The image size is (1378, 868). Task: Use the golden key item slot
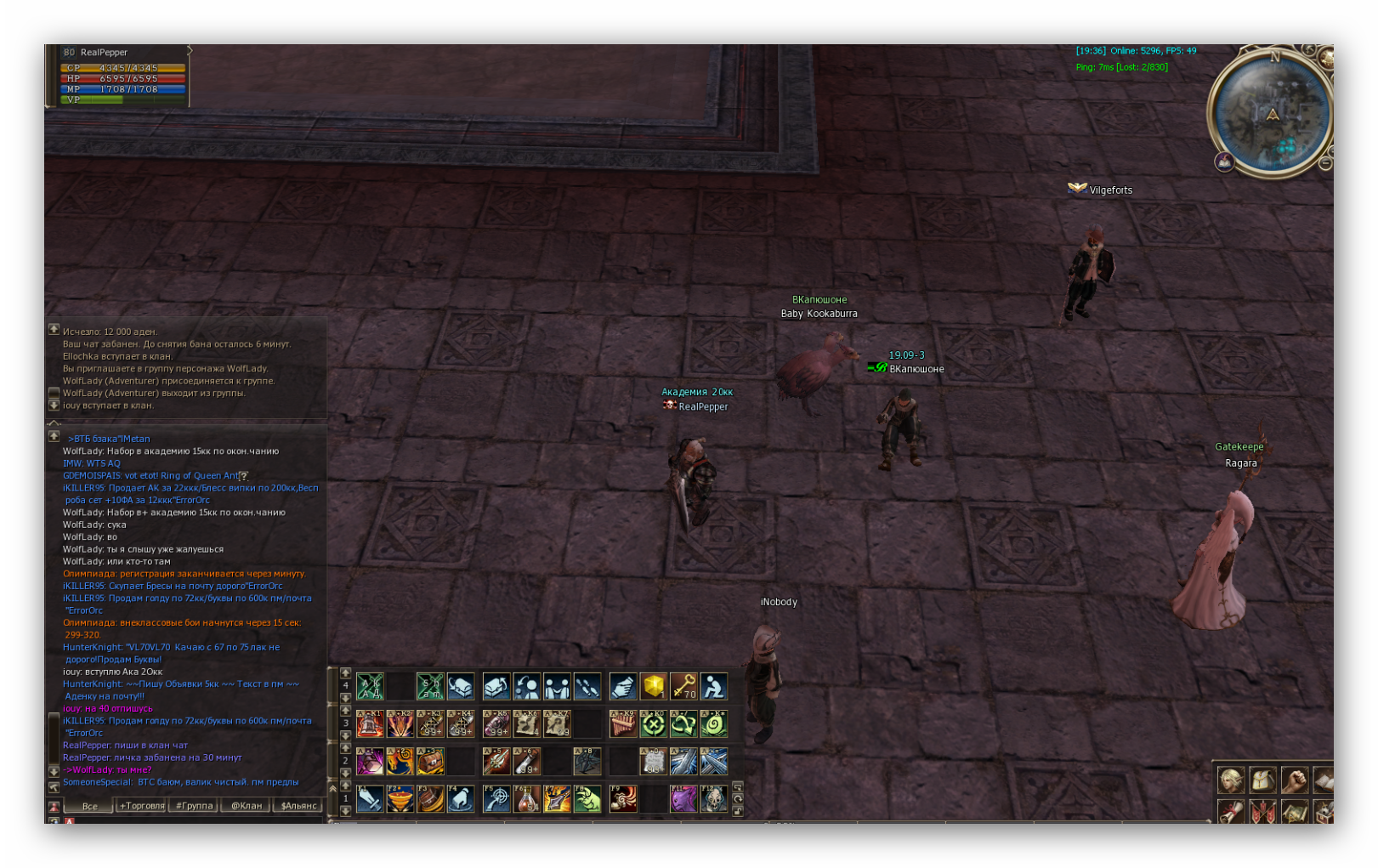[683, 686]
